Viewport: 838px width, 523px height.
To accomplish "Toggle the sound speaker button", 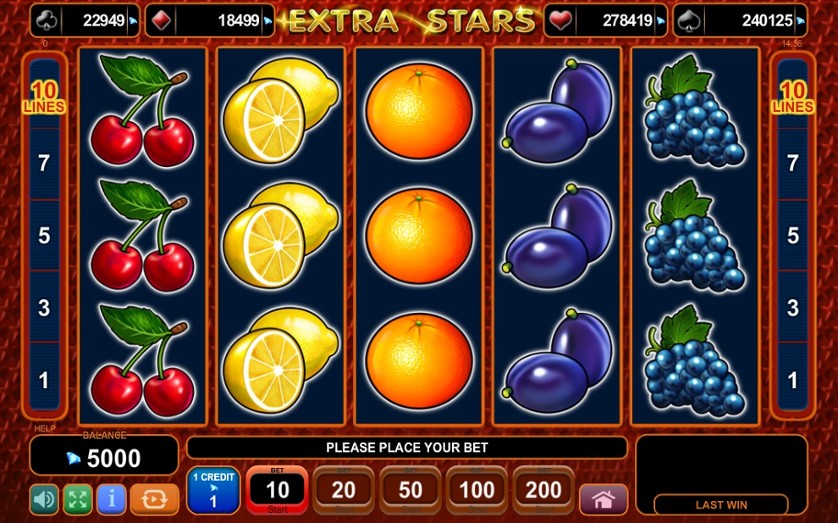I will (44, 498).
